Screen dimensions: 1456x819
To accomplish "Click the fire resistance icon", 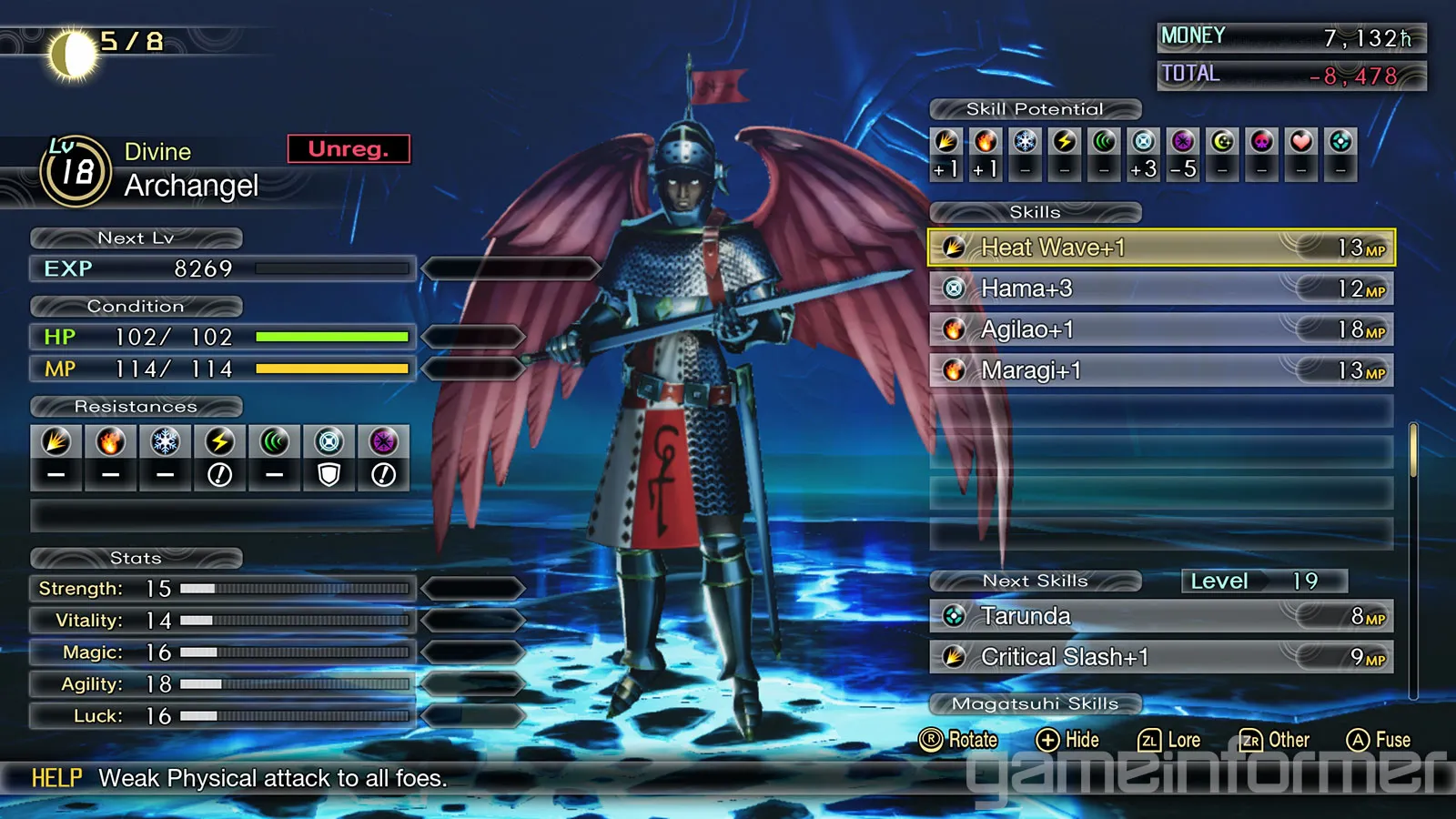I will [110, 442].
